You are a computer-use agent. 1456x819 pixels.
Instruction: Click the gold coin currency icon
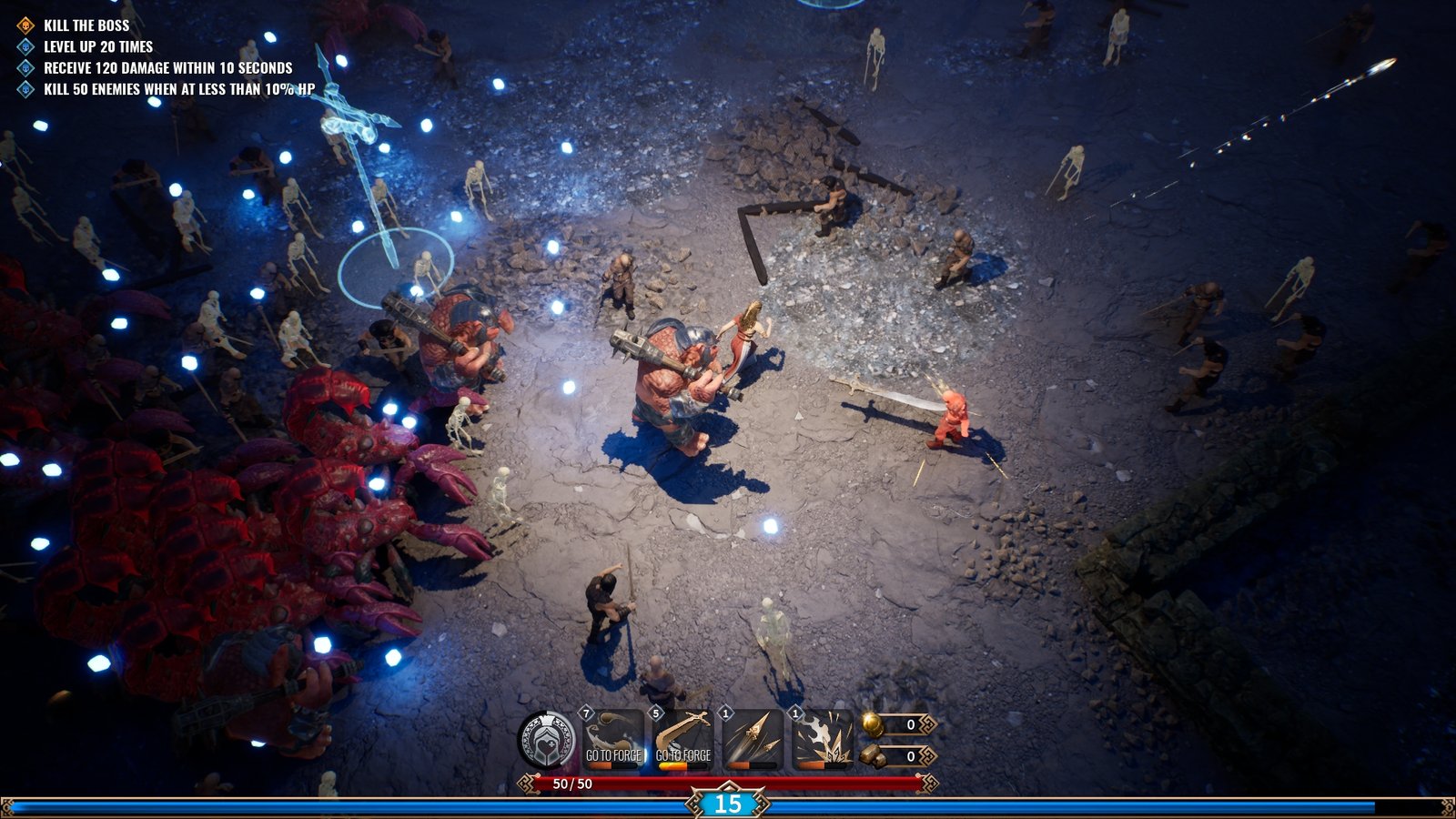tap(872, 724)
